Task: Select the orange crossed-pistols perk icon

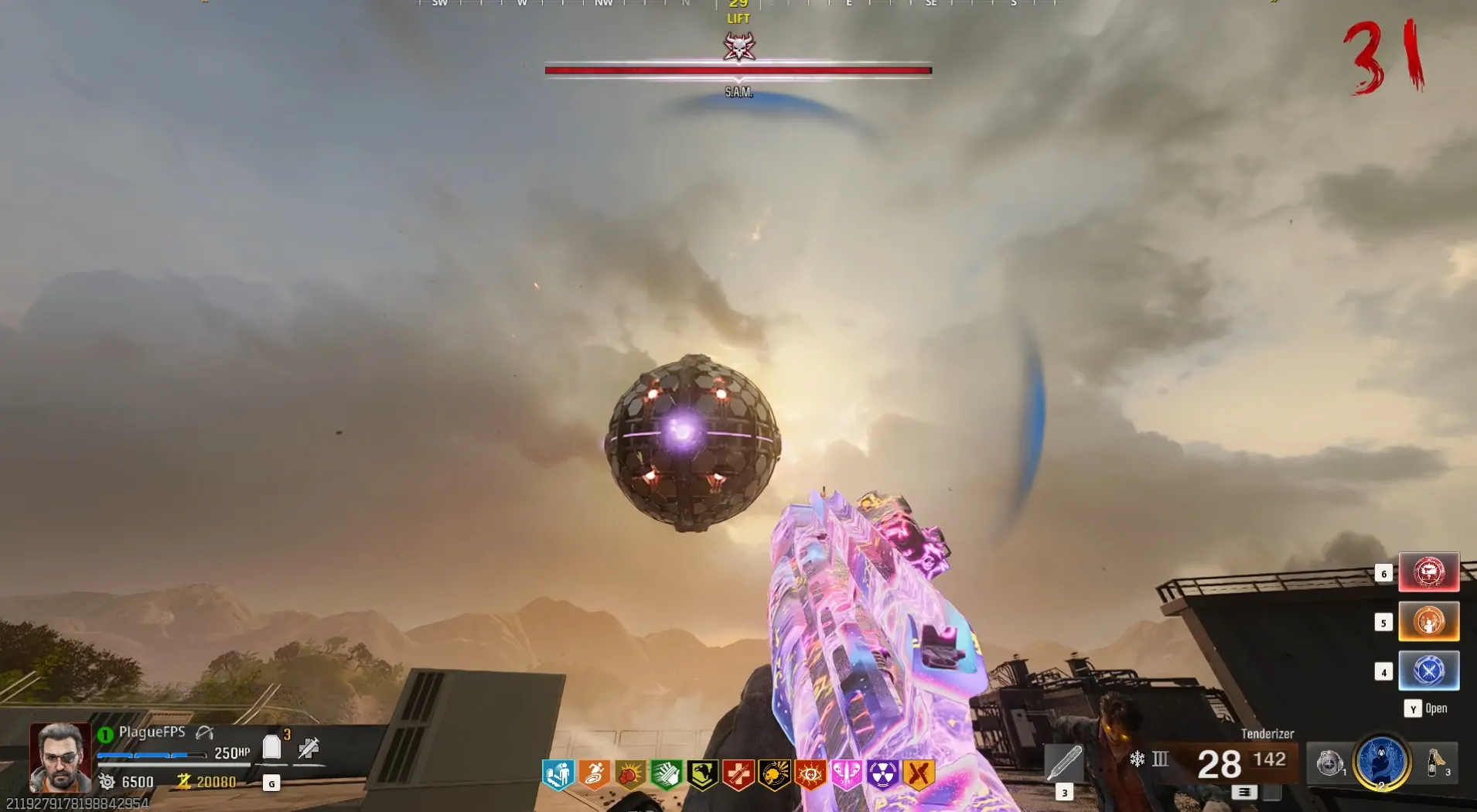Action: click(919, 774)
